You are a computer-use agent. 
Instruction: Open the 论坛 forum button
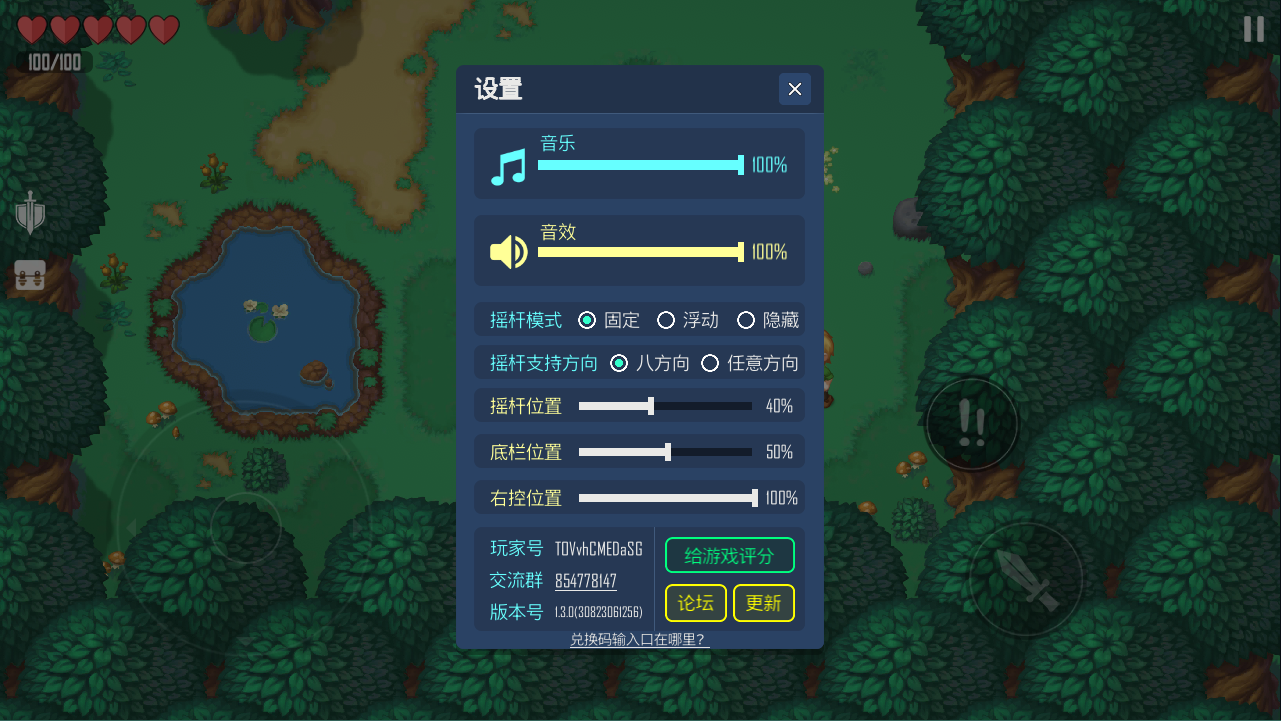click(695, 603)
